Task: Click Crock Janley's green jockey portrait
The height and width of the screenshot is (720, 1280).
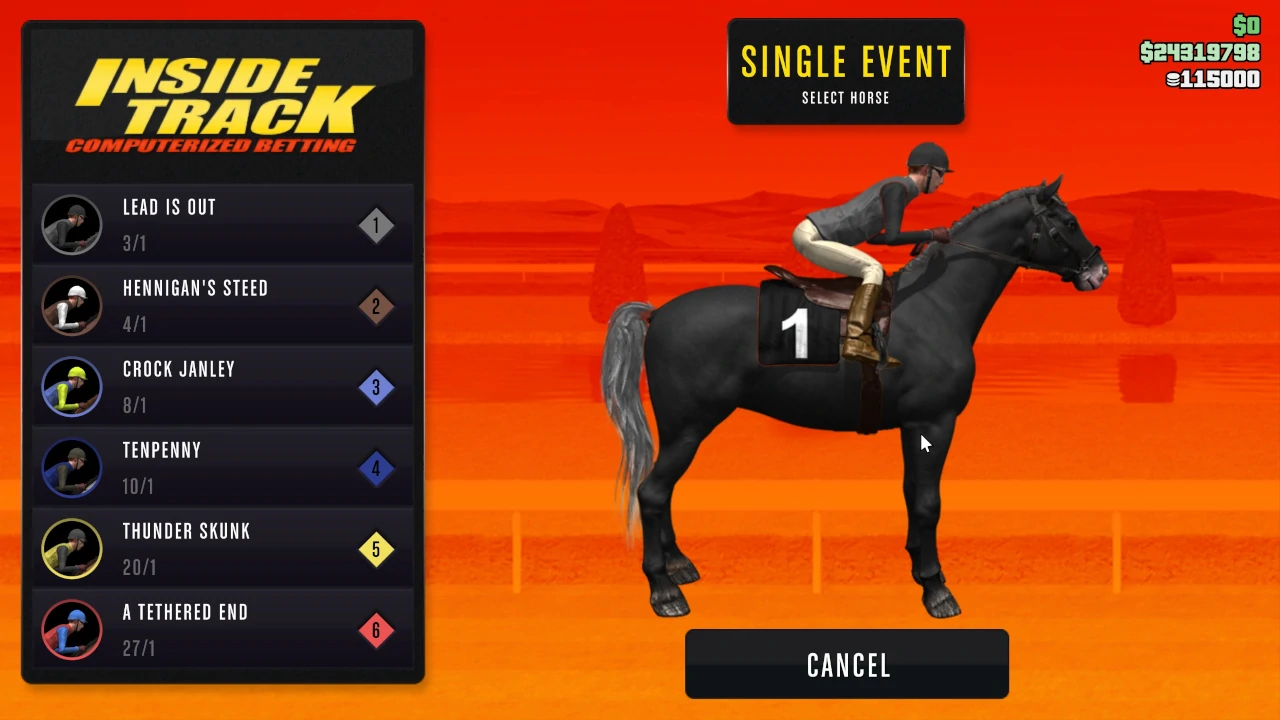Action: click(x=71, y=387)
